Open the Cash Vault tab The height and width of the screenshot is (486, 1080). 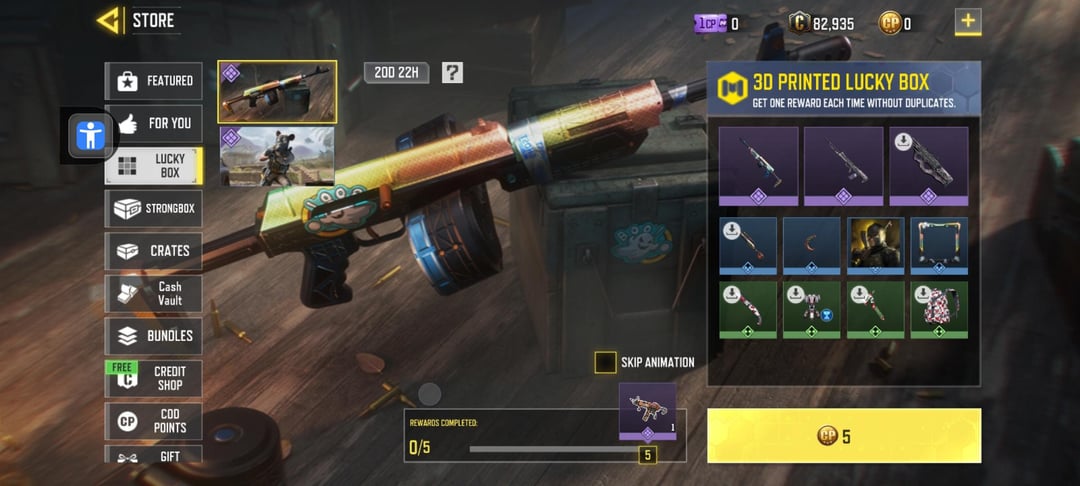pyautogui.click(x=154, y=293)
